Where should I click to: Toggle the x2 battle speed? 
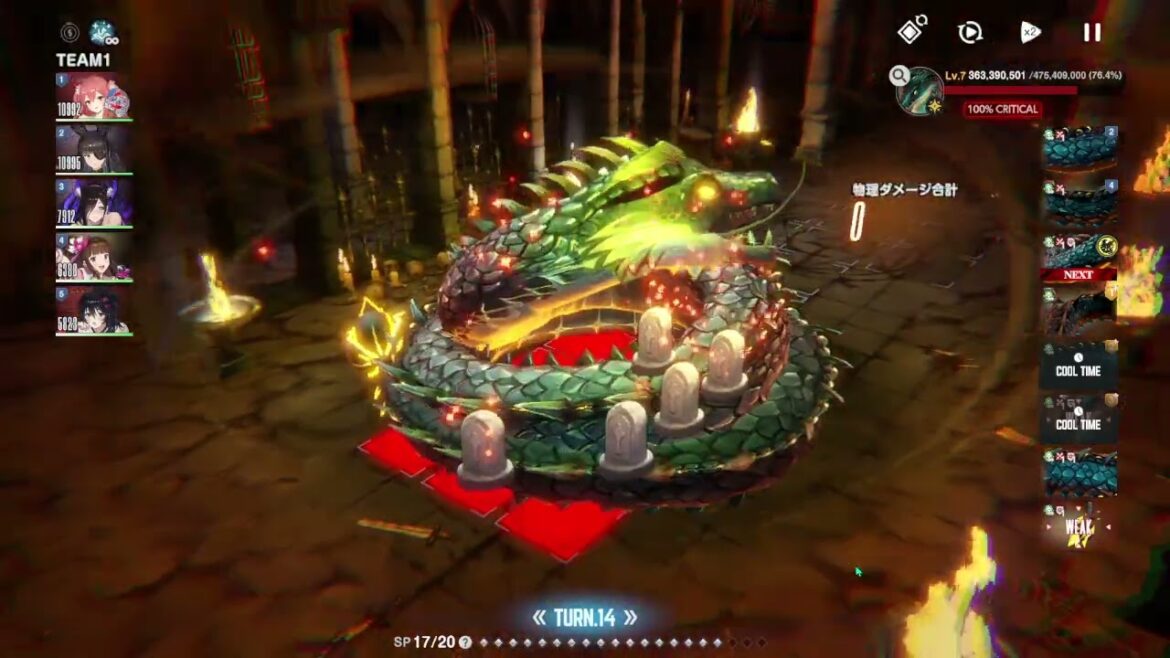coord(1030,33)
